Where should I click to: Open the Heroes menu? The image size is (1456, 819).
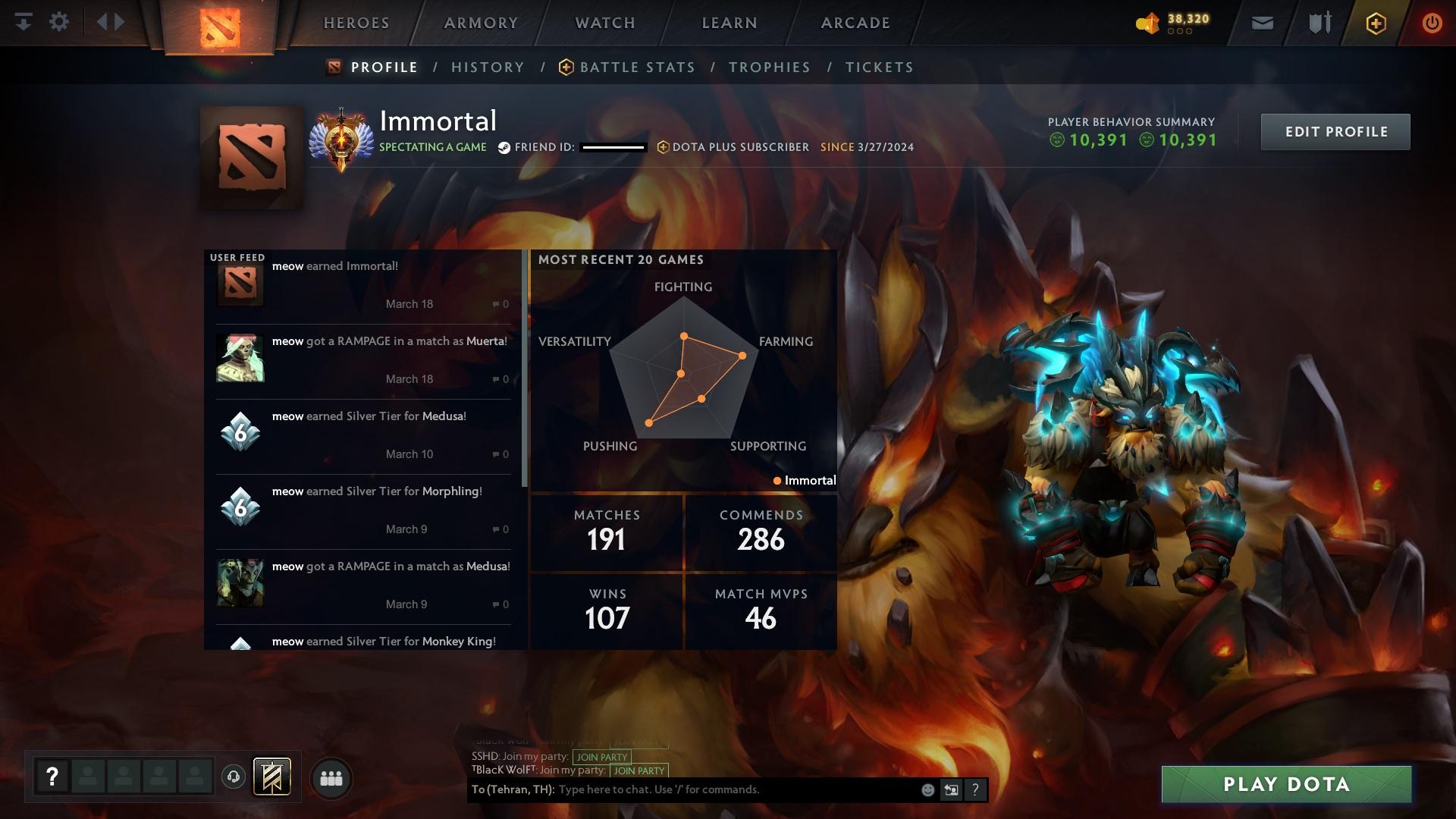[x=356, y=23]
